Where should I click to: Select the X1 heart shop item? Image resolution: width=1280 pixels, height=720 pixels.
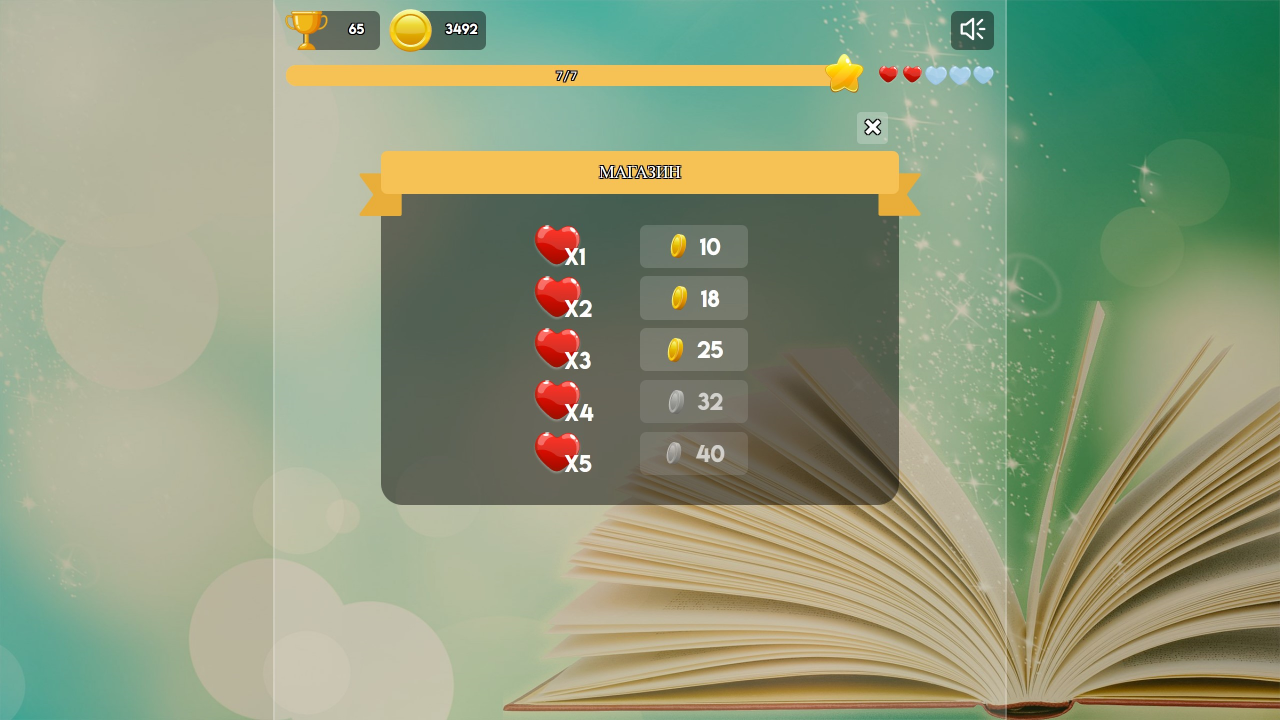click(x=561, y=249)
